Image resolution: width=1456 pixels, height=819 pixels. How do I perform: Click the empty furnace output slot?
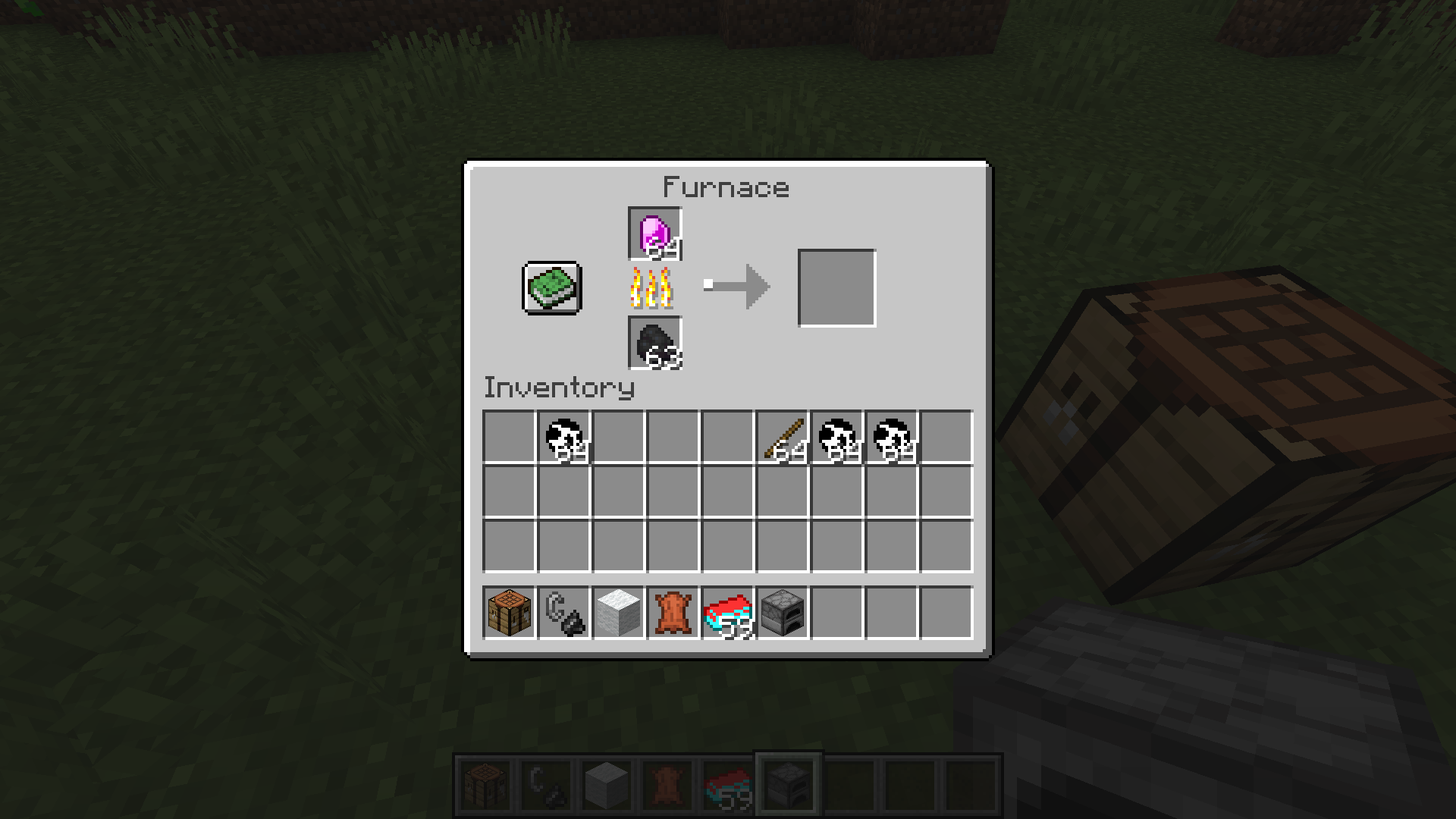point(836,287)
